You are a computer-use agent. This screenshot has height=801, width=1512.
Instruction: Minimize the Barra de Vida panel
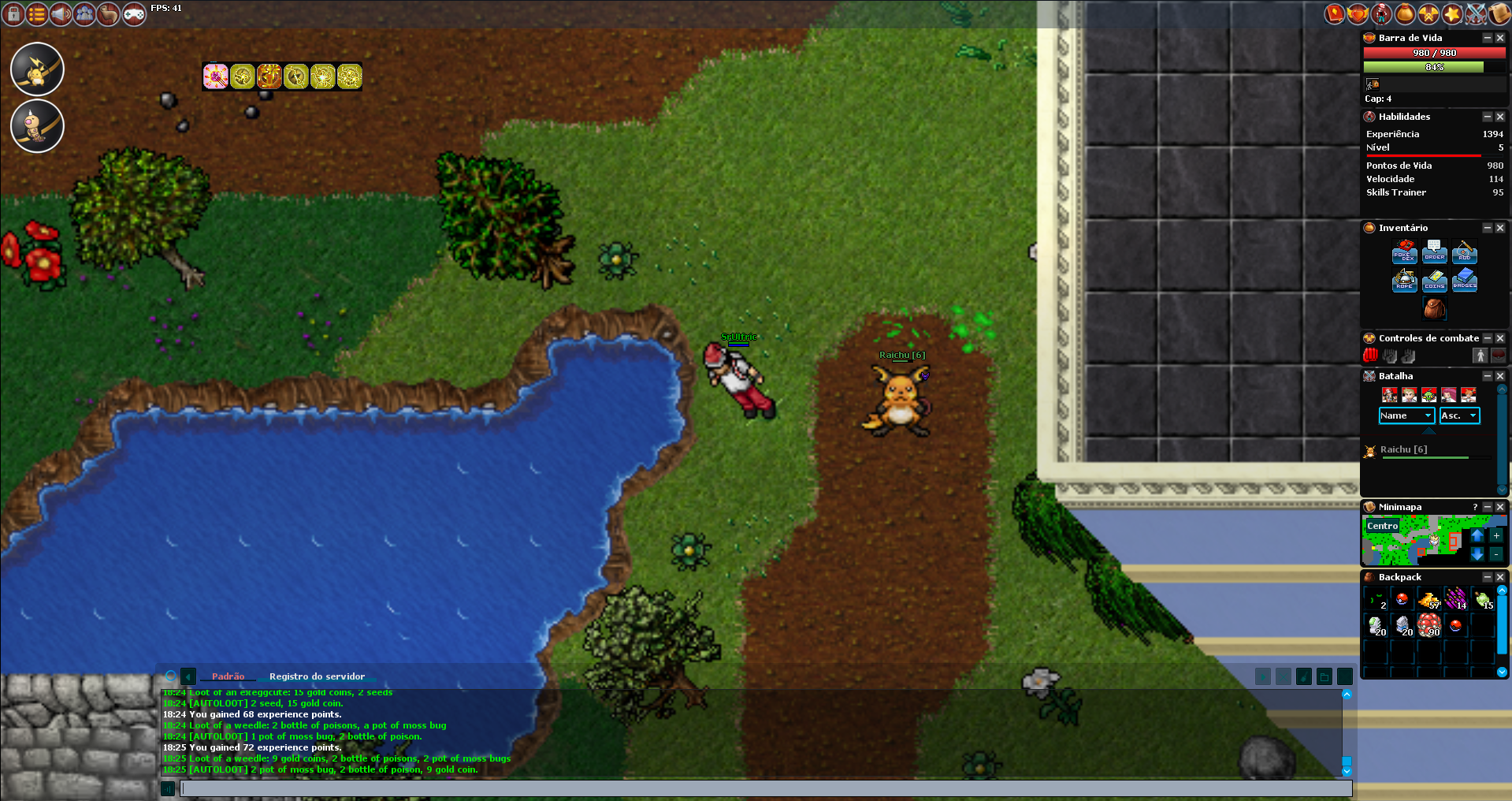(x=1488, y=38)
